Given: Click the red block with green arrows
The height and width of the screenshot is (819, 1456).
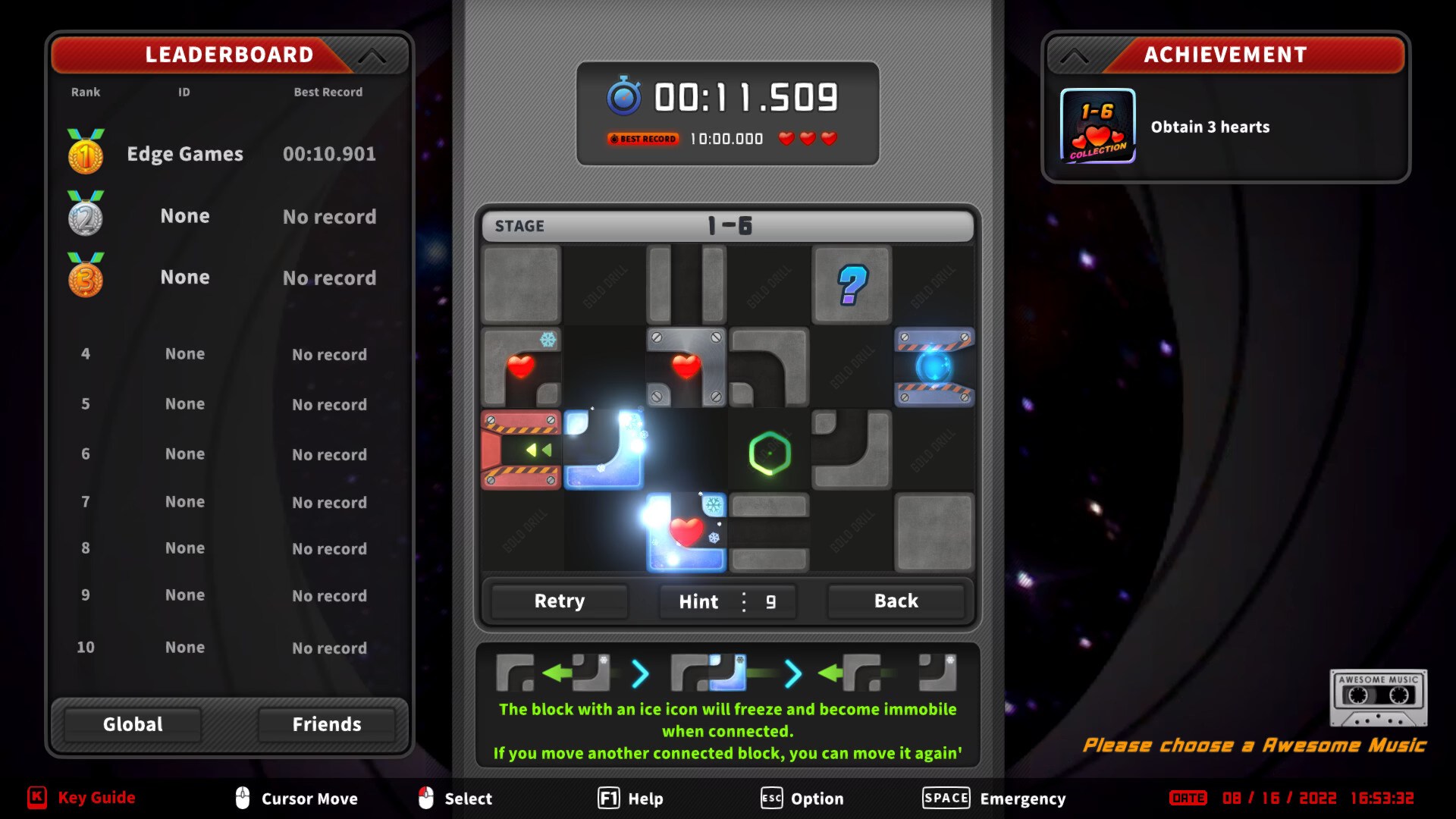Looking at the screenshot, I should (520, 451).
